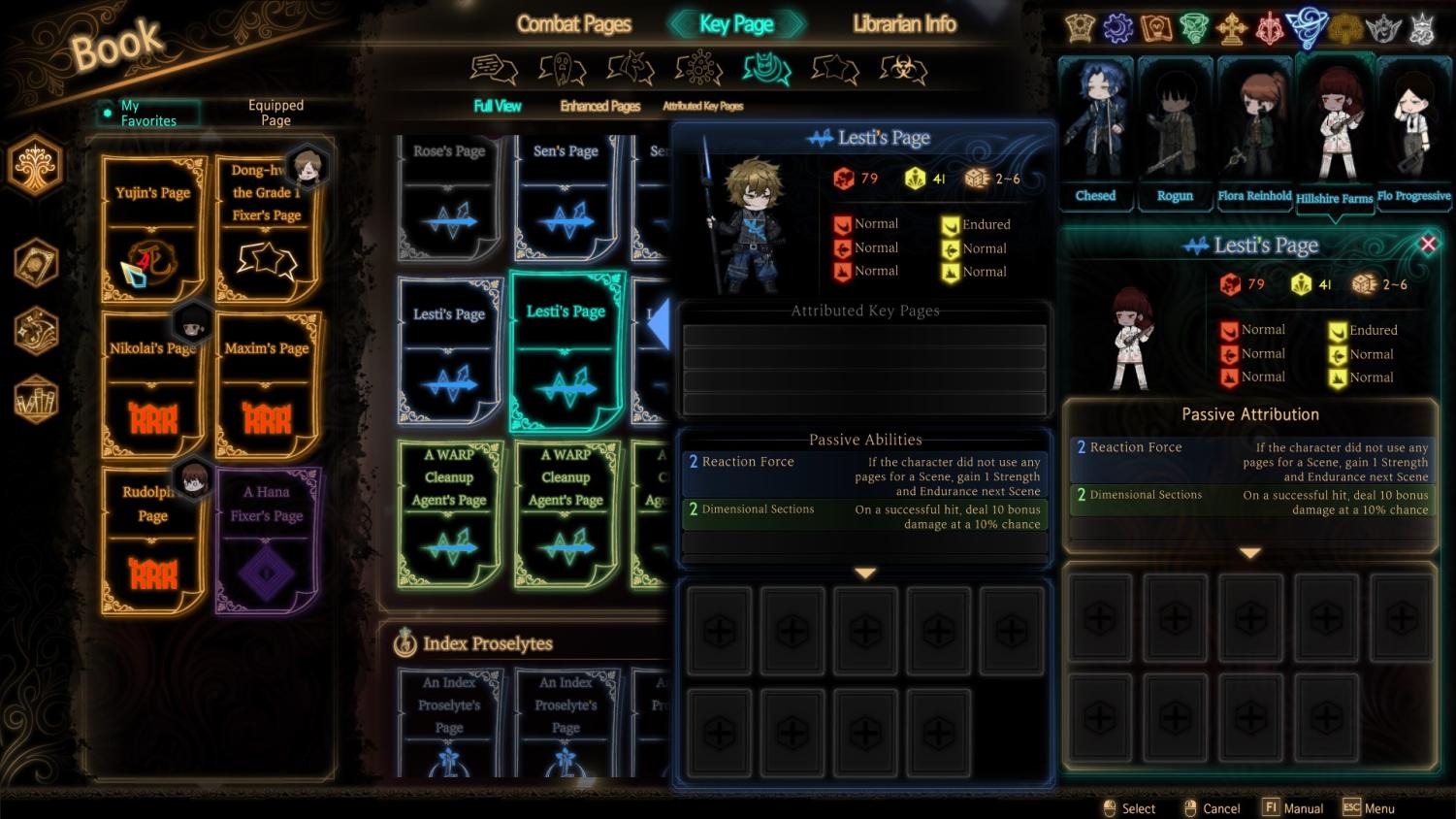The width and height of the screenshot is (1456, 819).
Task: Toggle the My Favorites filter
Action: (147, 114)
